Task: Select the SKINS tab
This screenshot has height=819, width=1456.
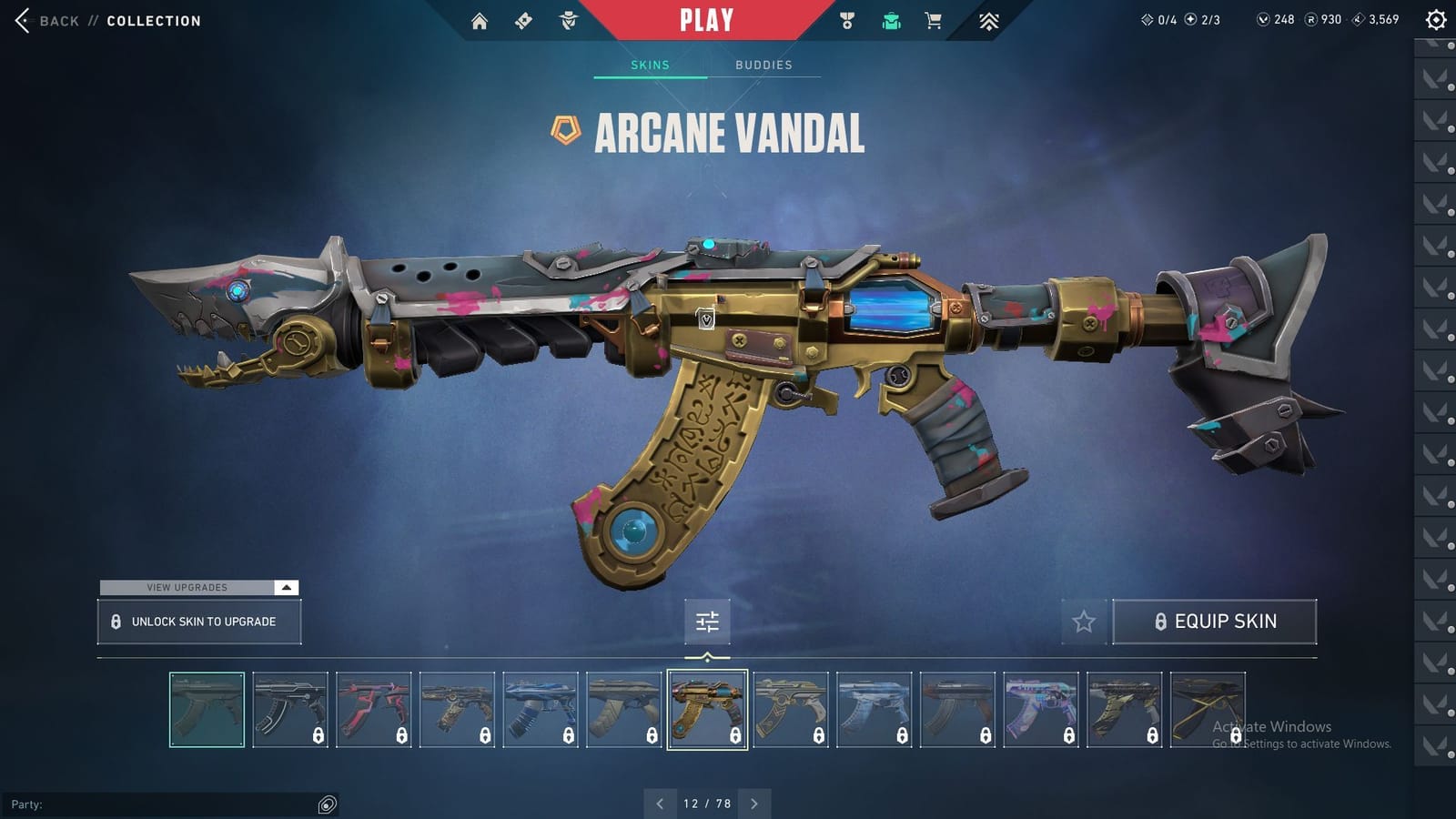Action: coord(650,65)
